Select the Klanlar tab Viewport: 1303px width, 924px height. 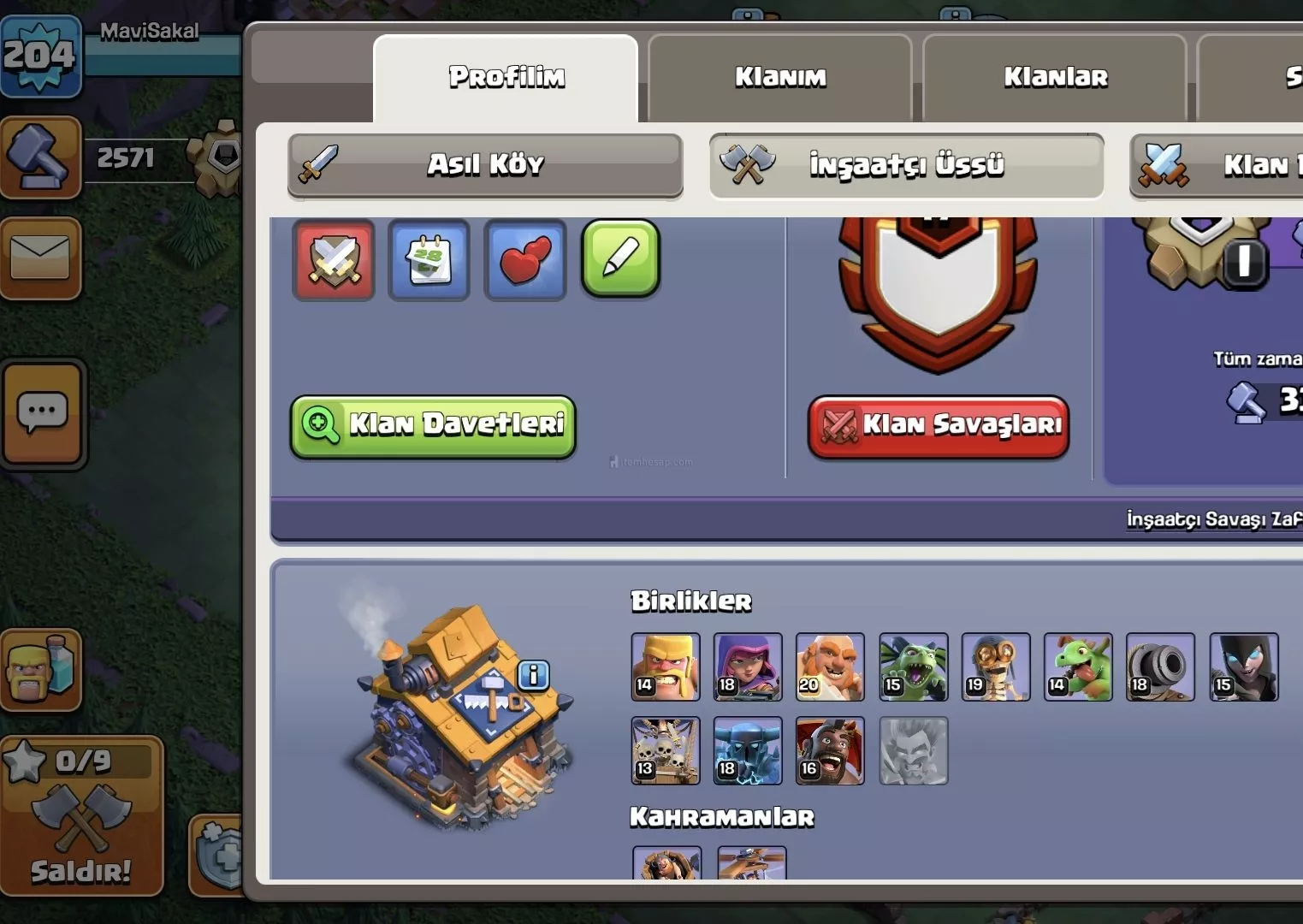(1055, 78)
